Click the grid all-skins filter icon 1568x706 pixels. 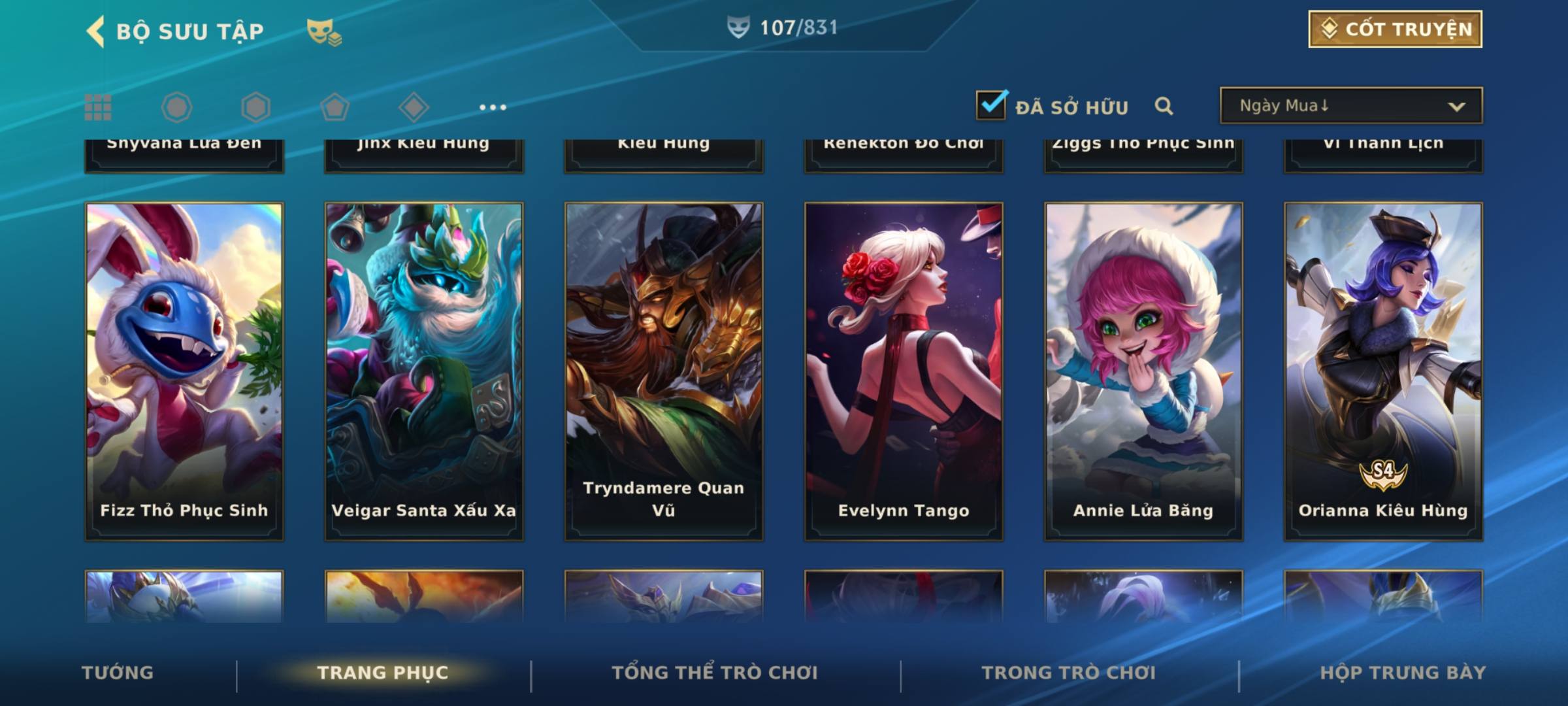click(x=98, y=107)
